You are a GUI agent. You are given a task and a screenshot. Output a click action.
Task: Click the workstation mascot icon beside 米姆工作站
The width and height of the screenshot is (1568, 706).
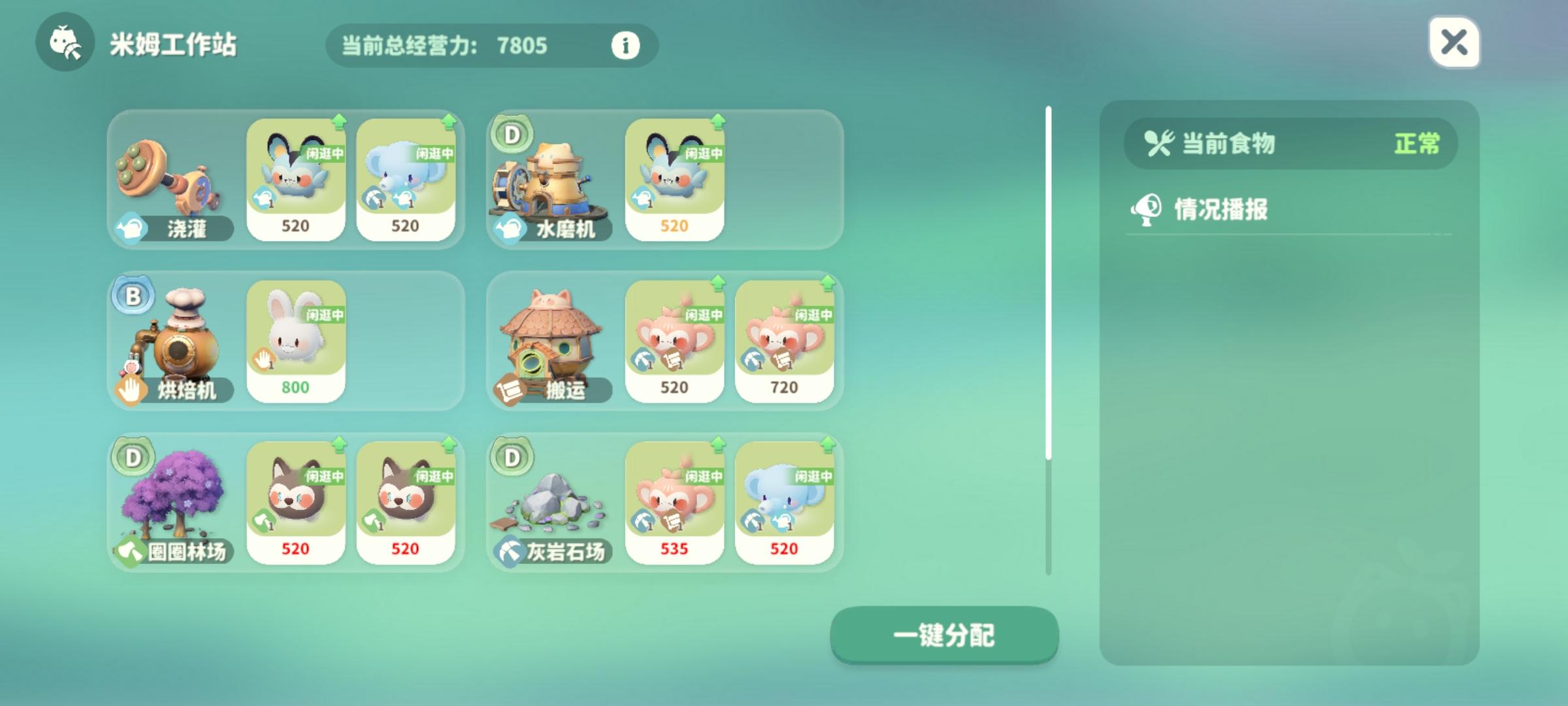pos(65,45)
